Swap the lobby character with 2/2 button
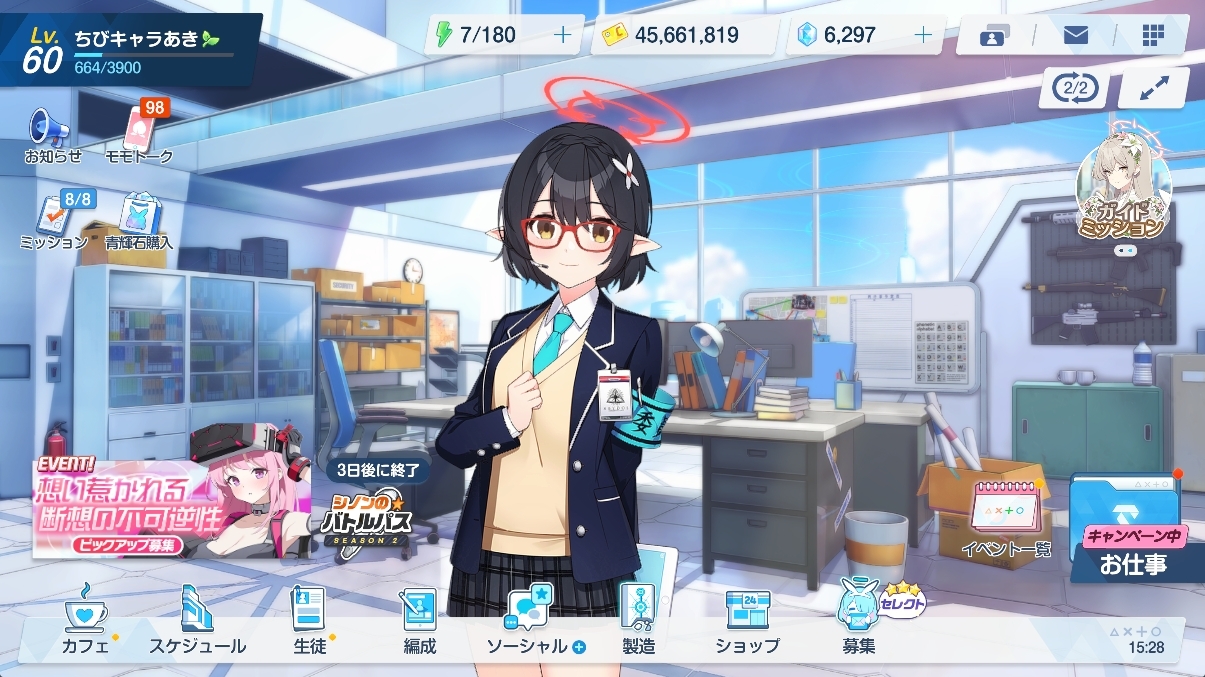This screenshot has width=1205, height=677. pos(1075,88)
